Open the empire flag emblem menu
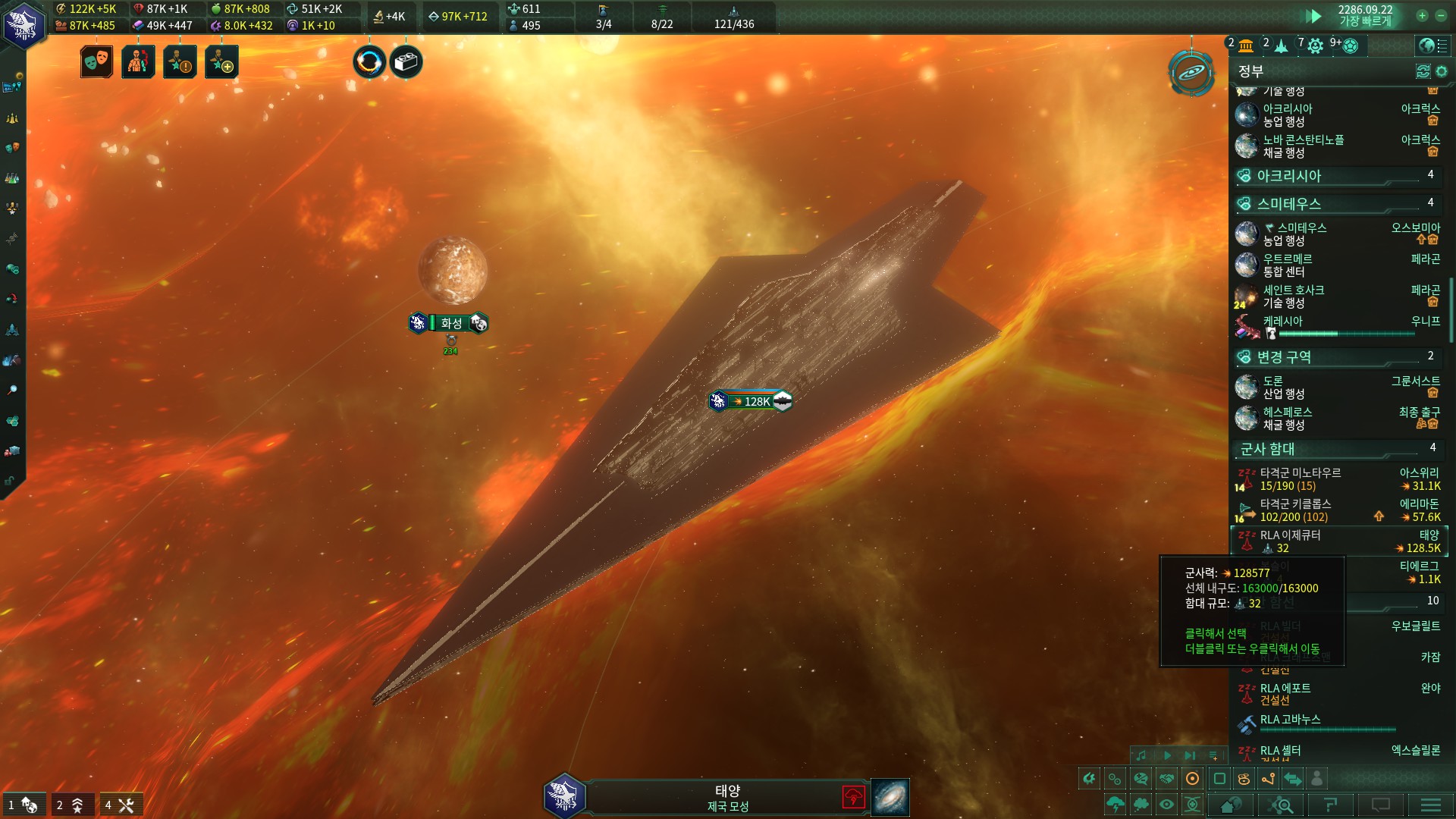 (x=24, y=24)
